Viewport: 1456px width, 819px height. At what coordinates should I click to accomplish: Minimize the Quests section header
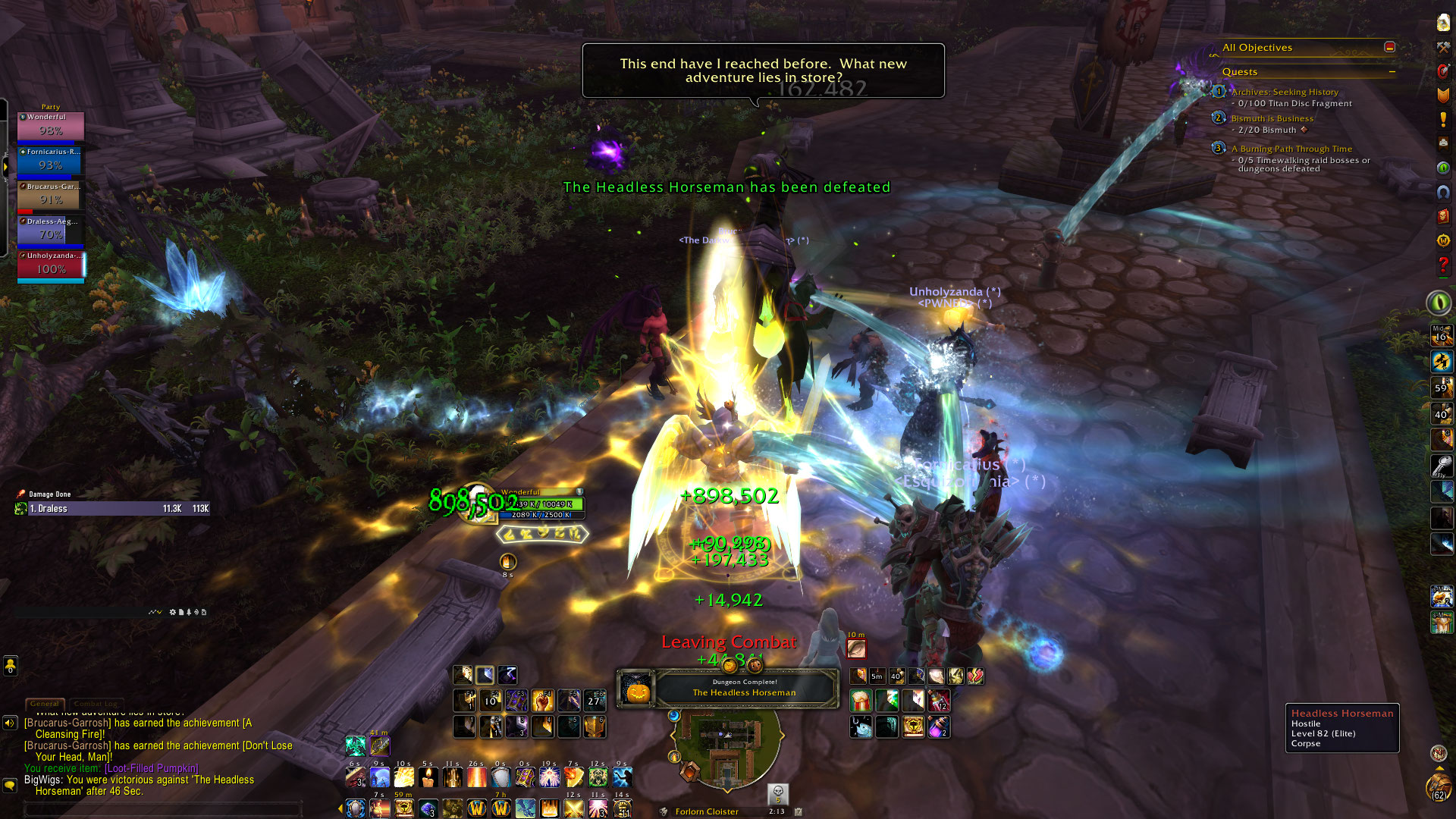pyautogui.click(x=1392, y=72)
